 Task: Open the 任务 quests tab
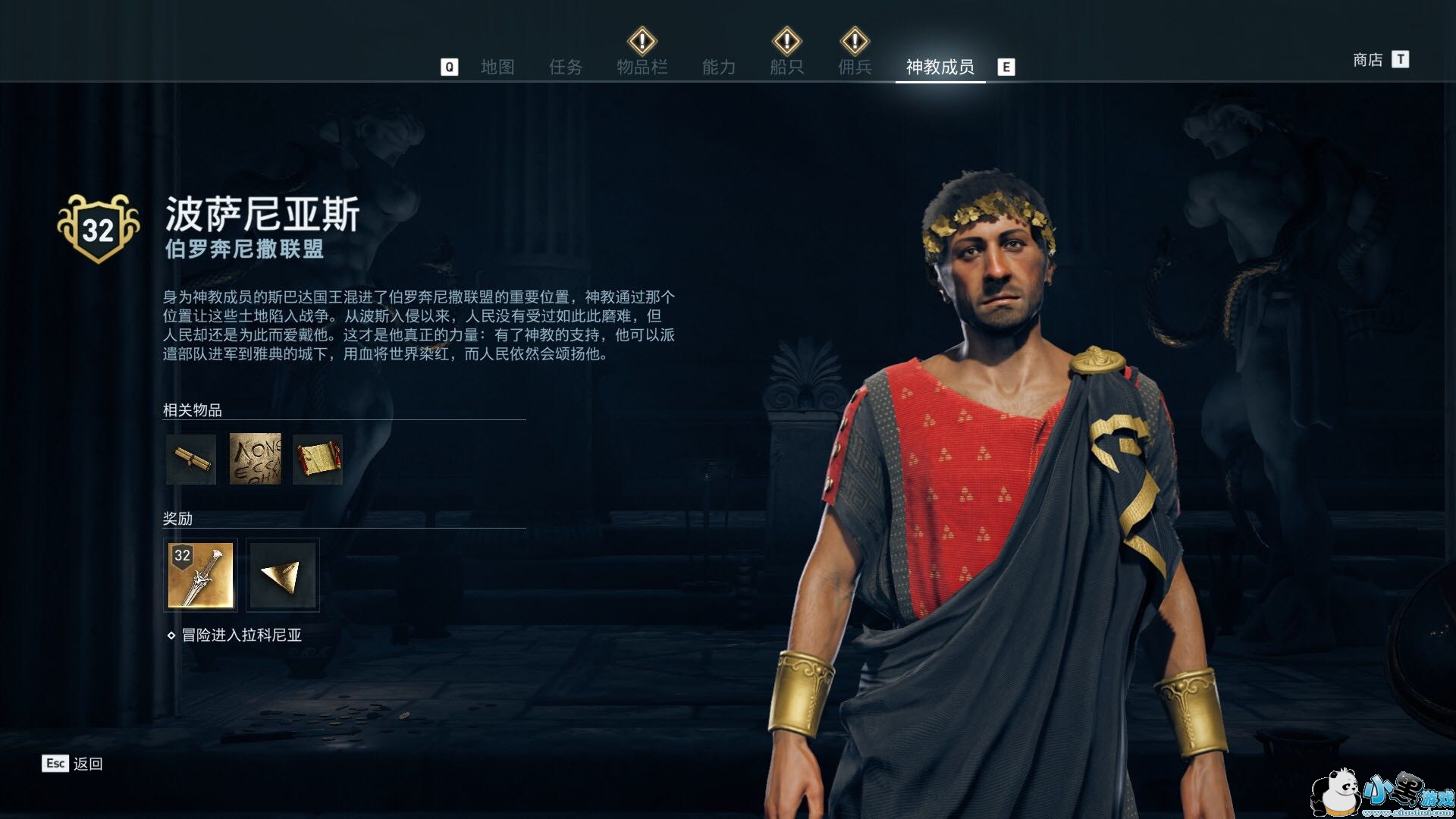[x=566, y=67]
